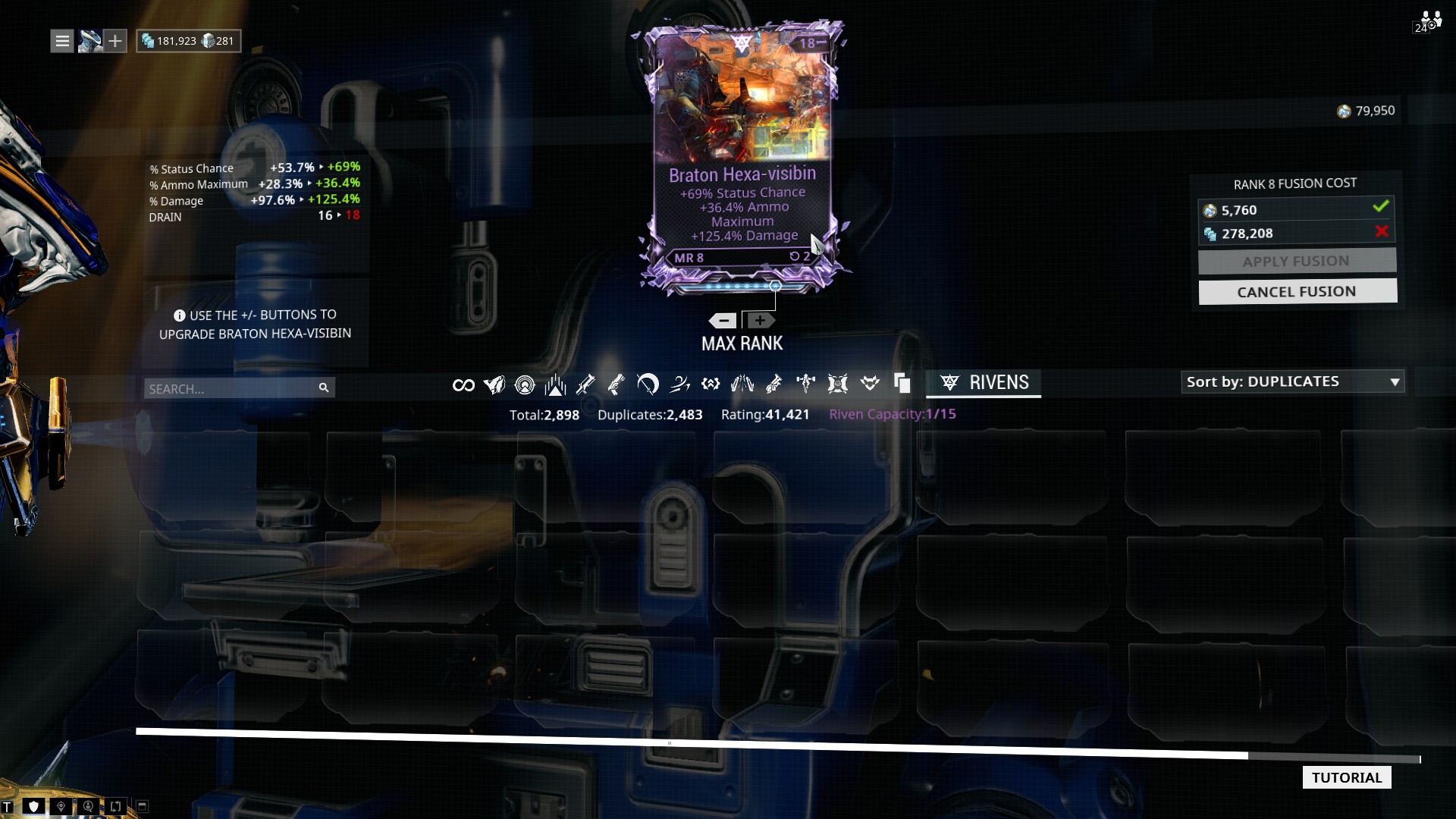This screenshot has width=1456, height=819.
Task: Select the aura circle filter icon
Action: tap(525, 385)
